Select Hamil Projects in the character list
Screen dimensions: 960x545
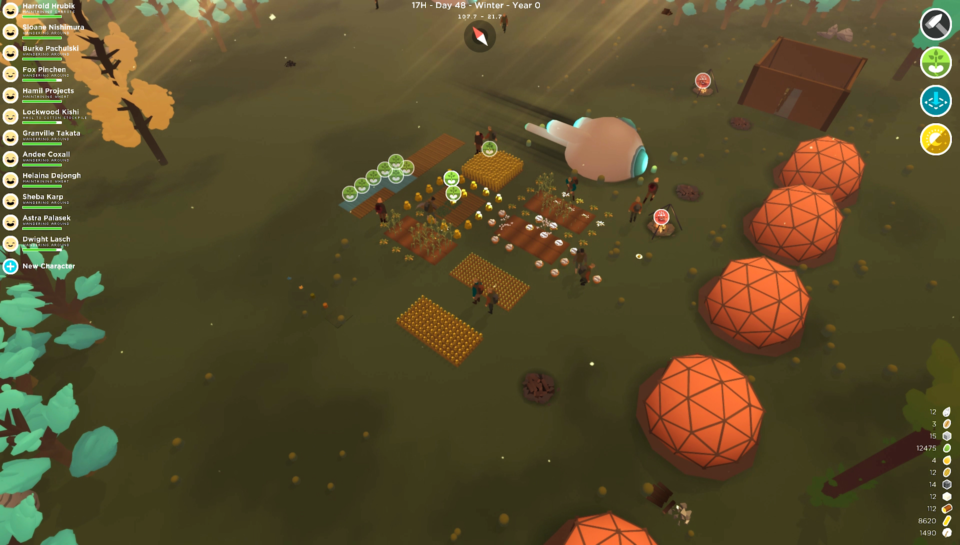(x=48, y=91)
